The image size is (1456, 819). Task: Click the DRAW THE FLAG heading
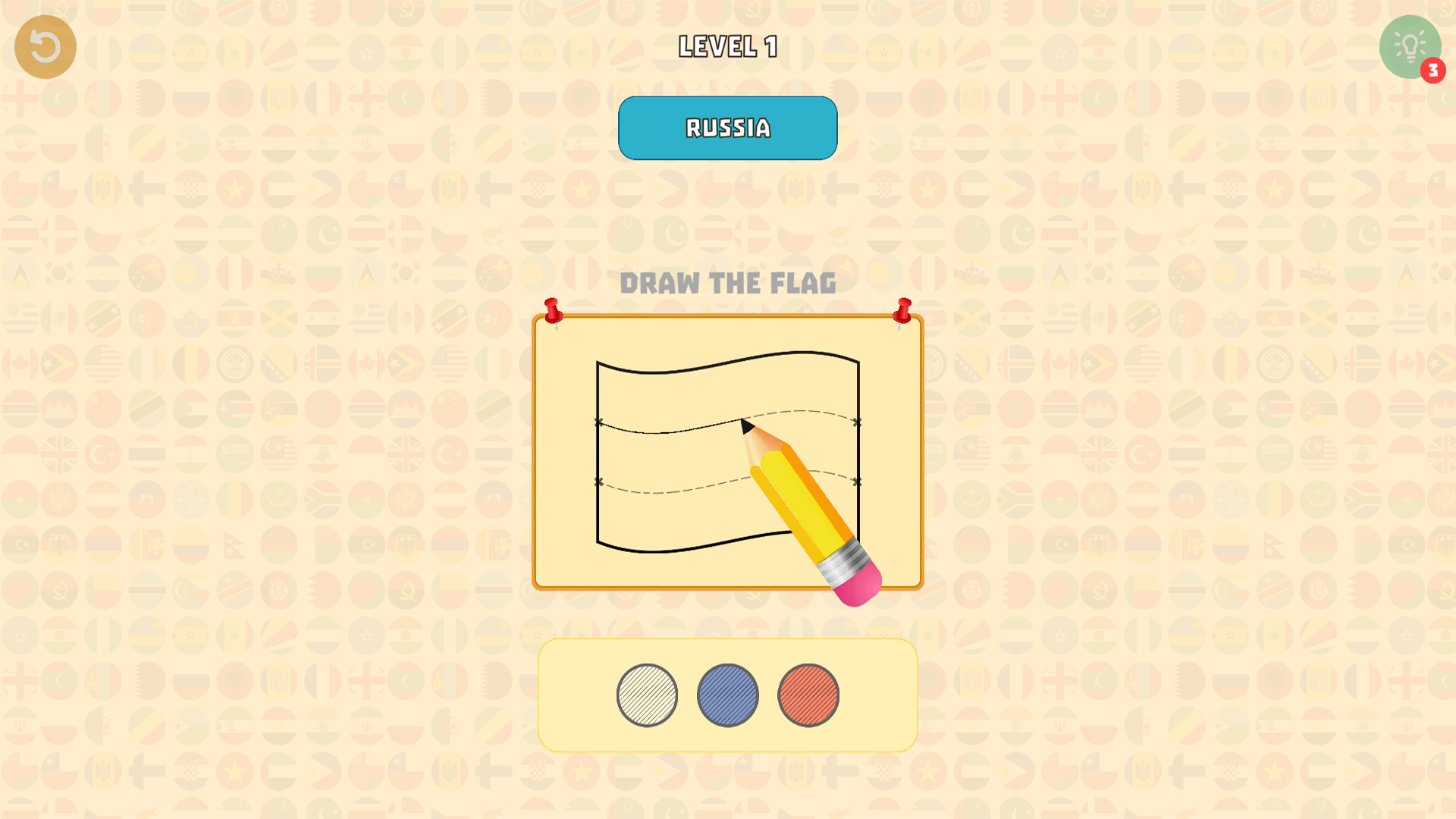pyautogui.click(x=730, y=284)
